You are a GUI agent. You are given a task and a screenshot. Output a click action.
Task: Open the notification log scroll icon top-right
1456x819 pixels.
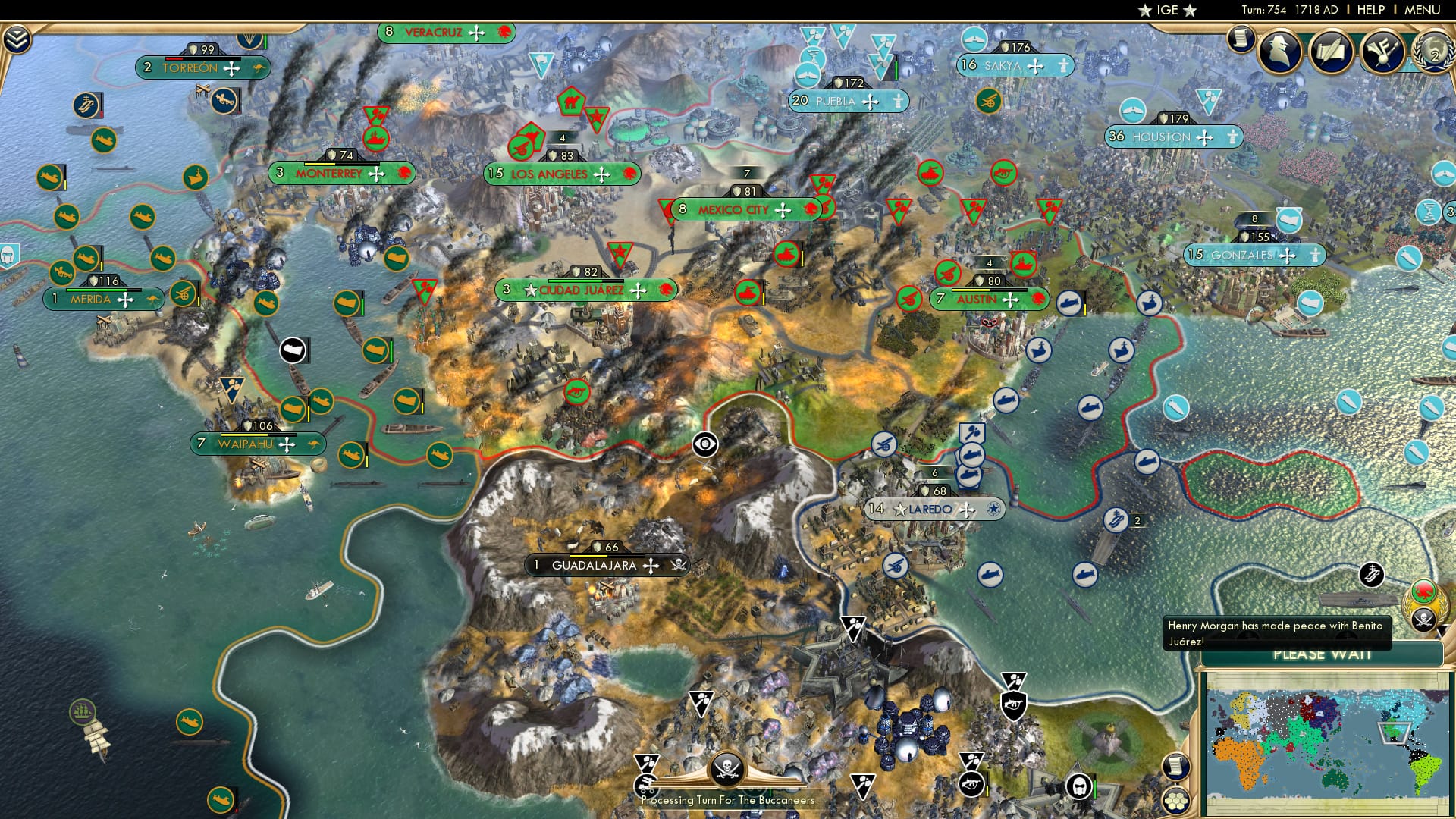point(1242,39)
